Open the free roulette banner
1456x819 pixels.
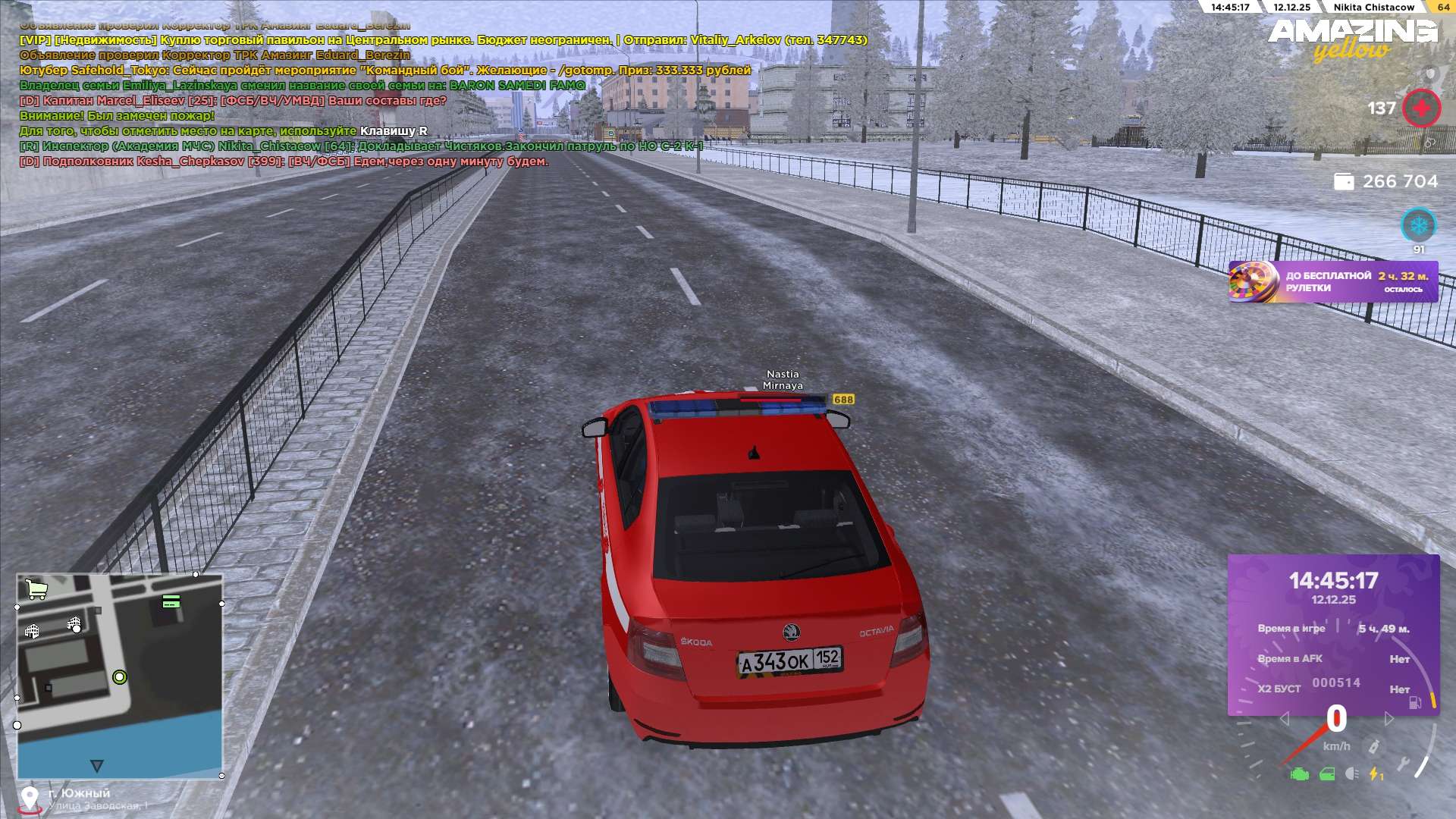point(1332,281)
